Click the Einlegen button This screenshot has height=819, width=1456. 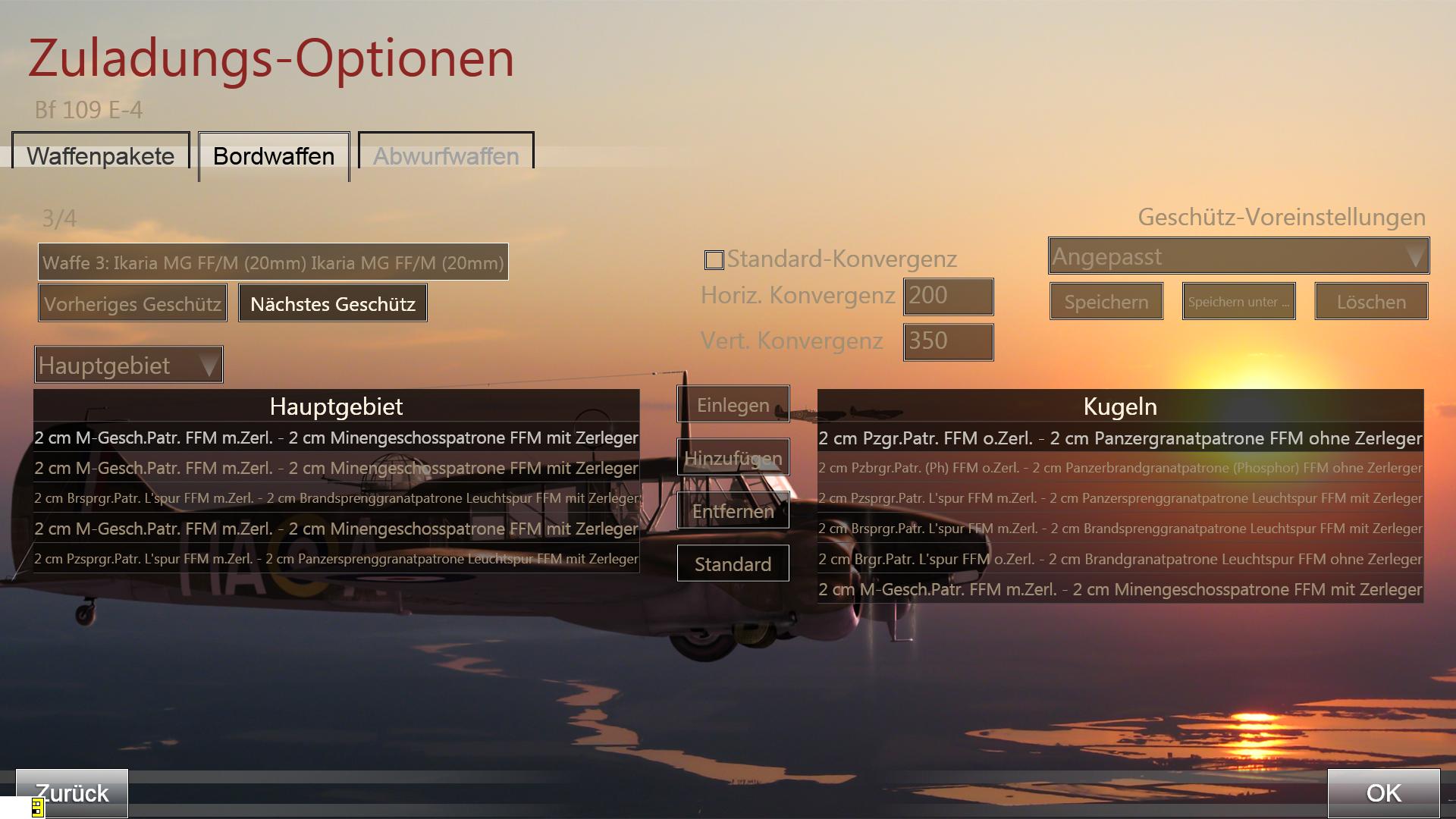tap(733, 405)
